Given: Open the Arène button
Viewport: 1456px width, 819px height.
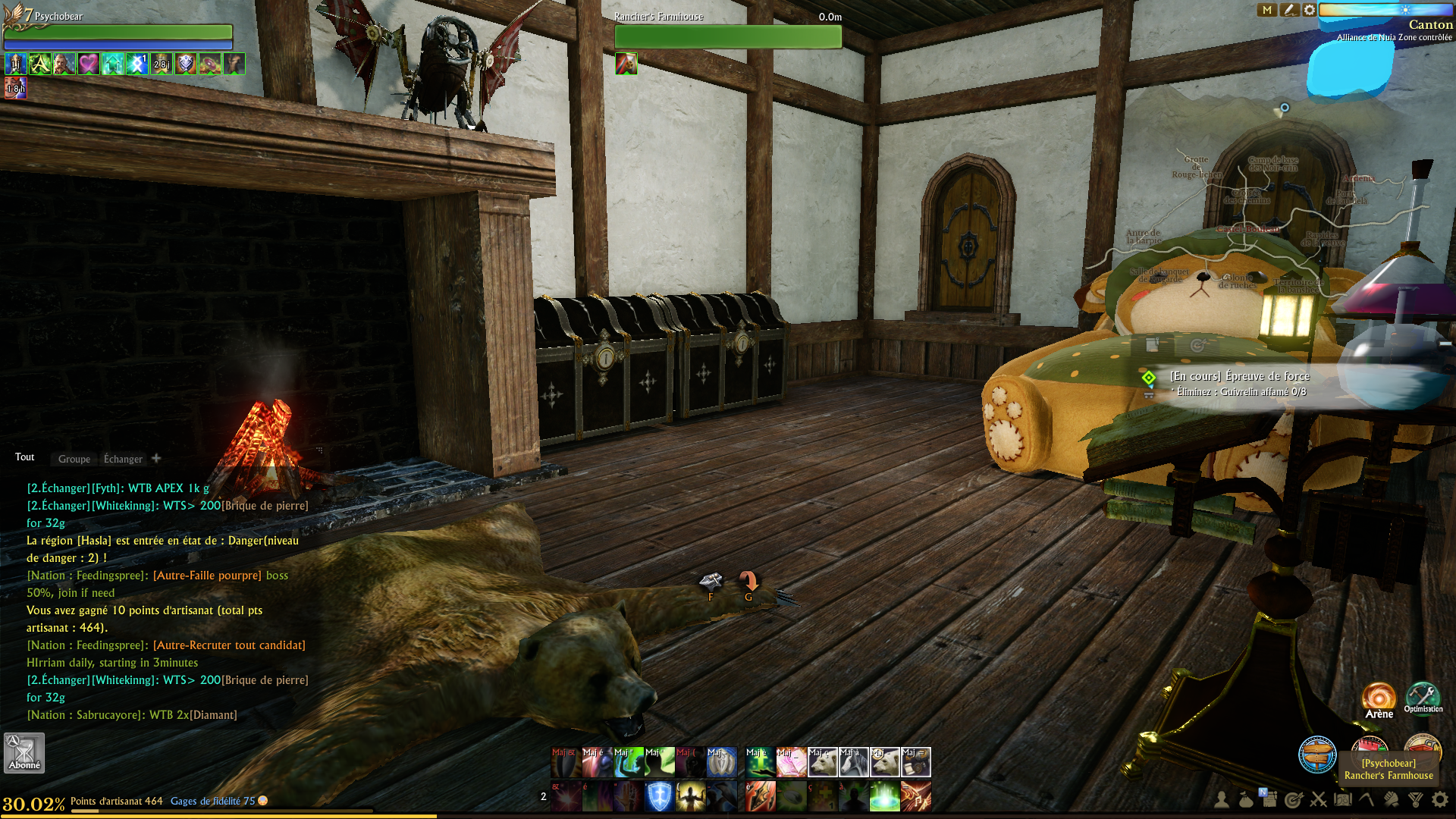Looking at the screenshot, I should (x=1379, y=700).
